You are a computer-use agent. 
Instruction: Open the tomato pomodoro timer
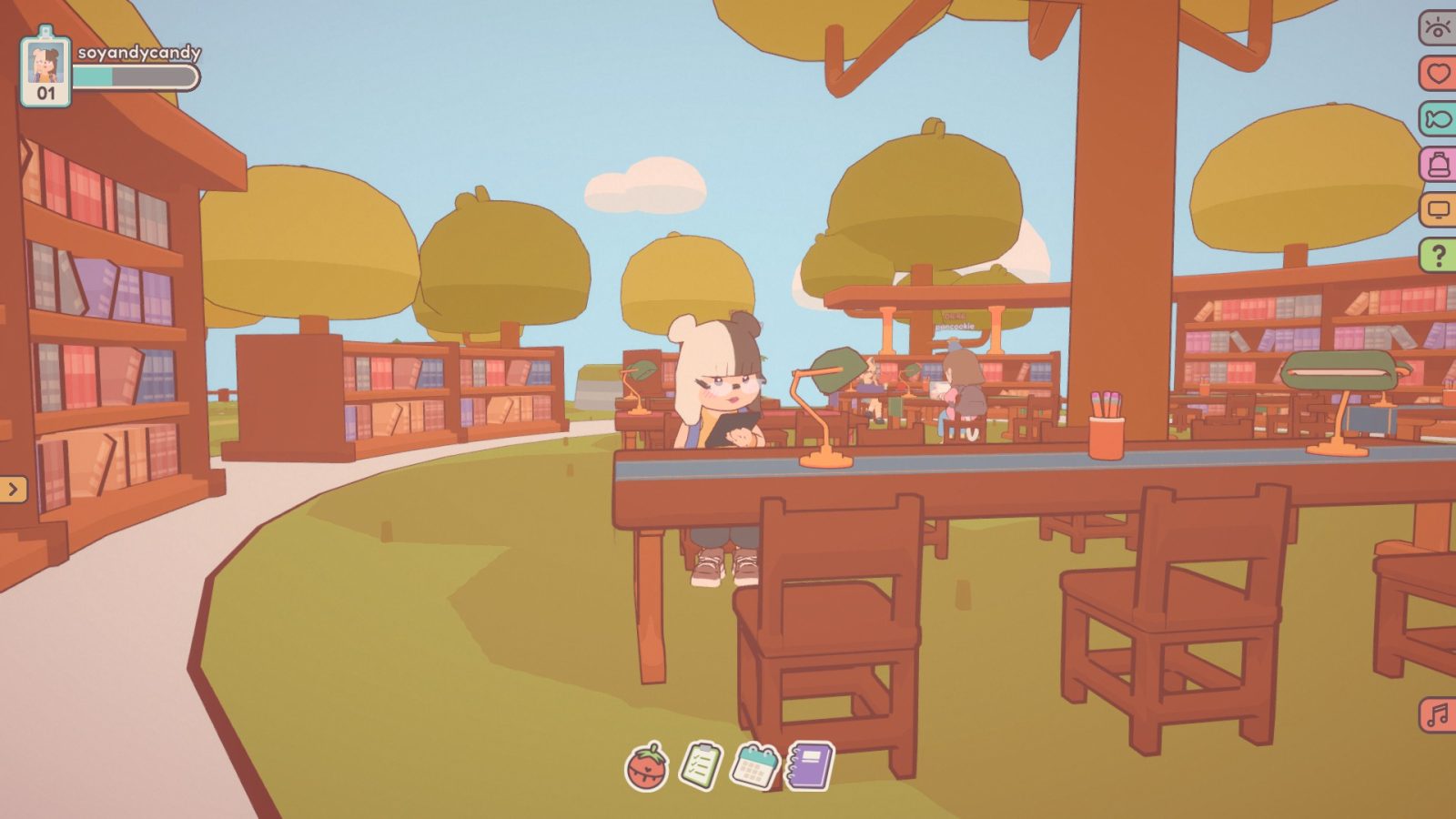[x=646, y=766]
